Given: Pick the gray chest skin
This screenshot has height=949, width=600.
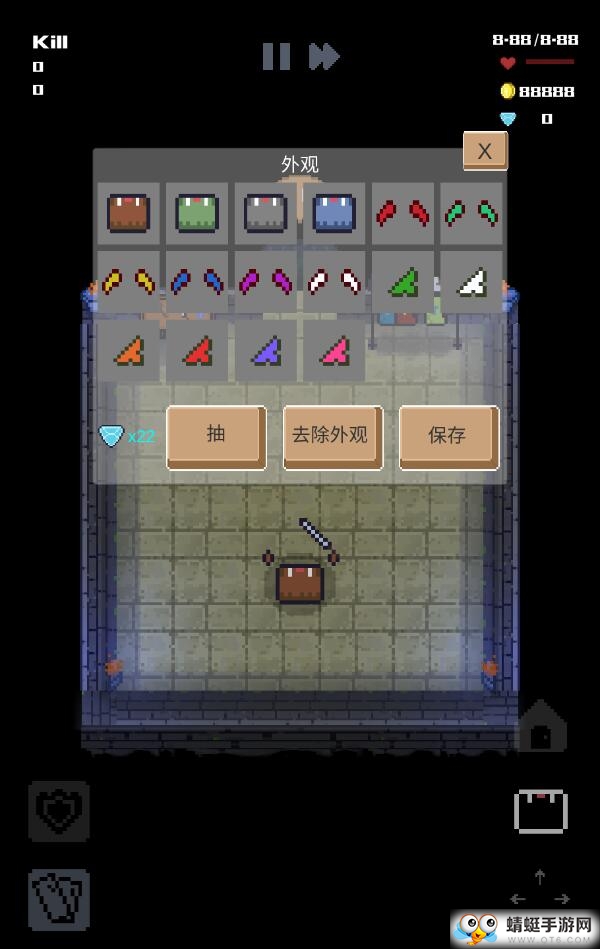Looking at the screenshot, I should [x=266, y=214].
